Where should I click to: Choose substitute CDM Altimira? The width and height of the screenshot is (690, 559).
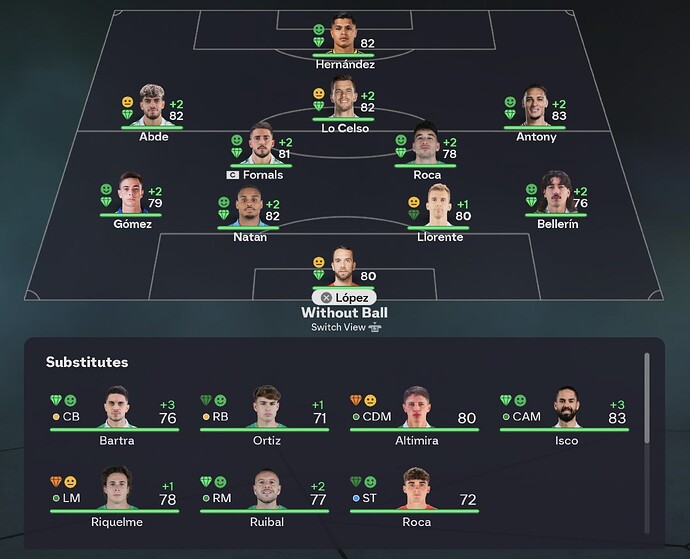click(x=416, y=410)
